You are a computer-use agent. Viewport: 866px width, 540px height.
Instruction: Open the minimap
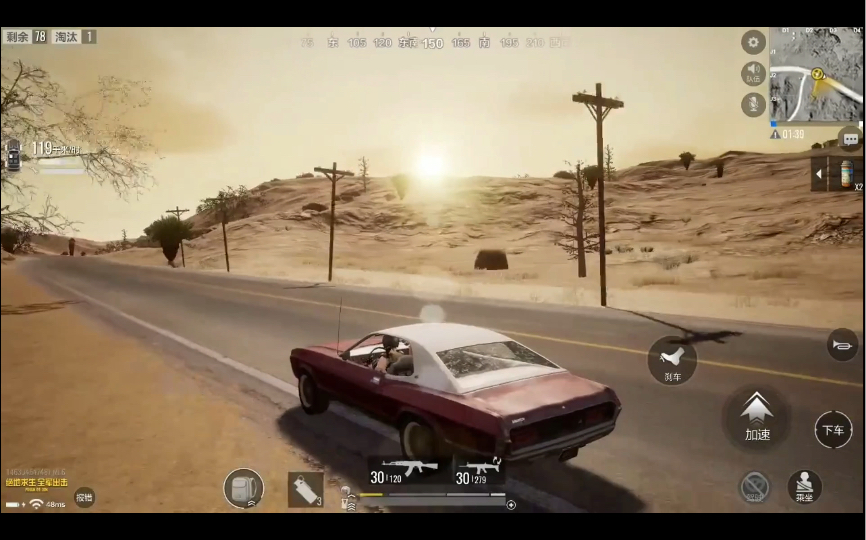[815, 74]
